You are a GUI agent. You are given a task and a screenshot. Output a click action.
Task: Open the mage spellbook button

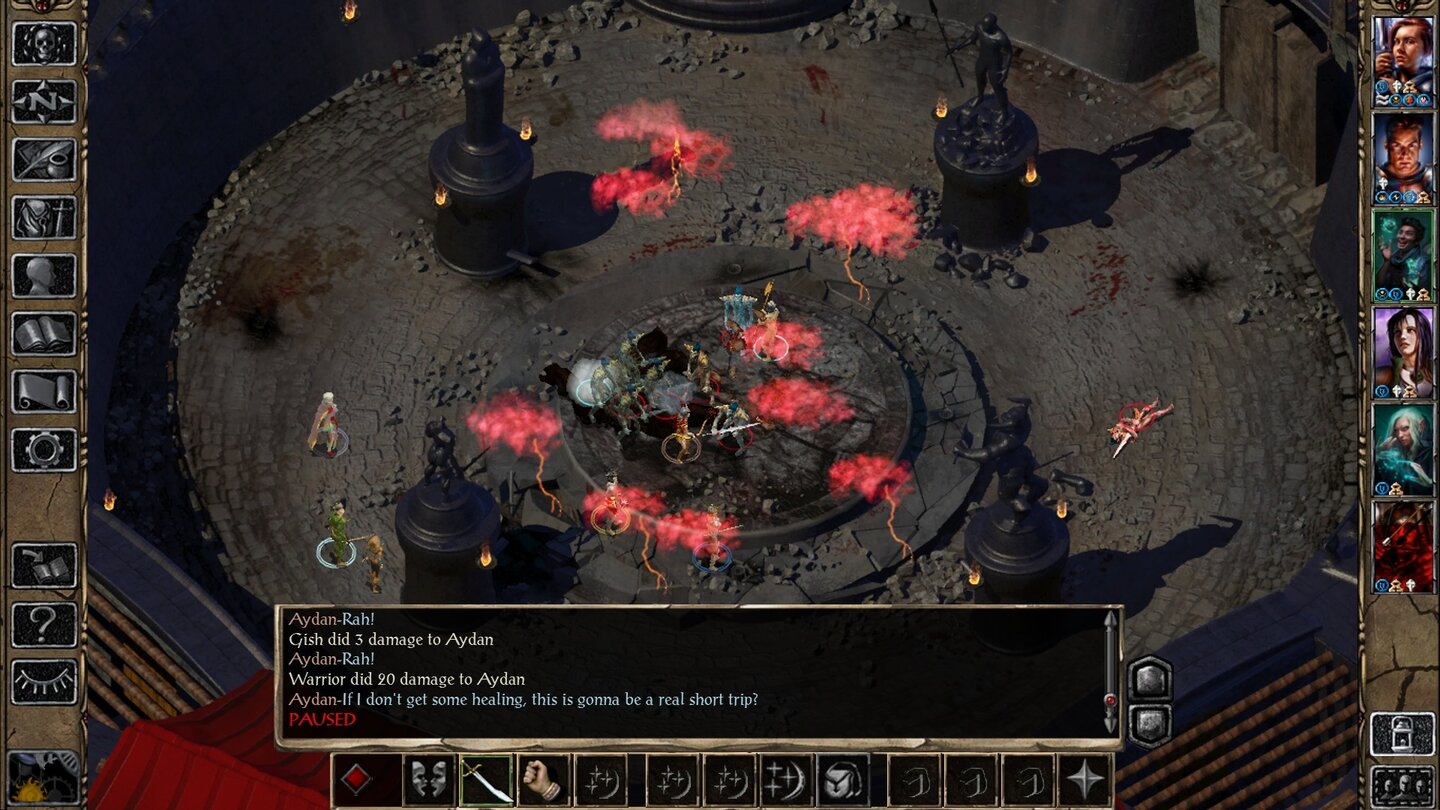click(x=44, y=333)
